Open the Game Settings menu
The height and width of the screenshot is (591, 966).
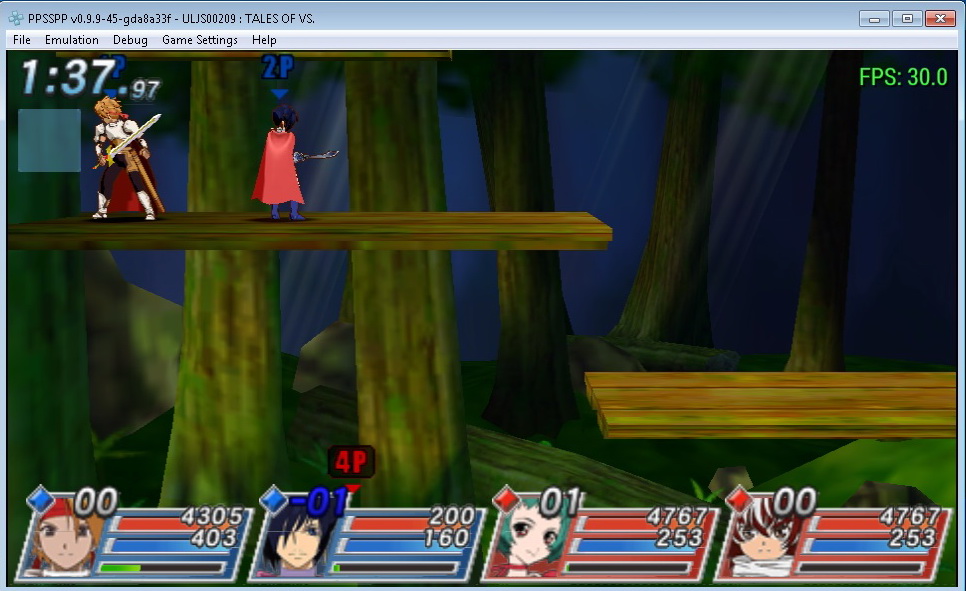(200, 40)
